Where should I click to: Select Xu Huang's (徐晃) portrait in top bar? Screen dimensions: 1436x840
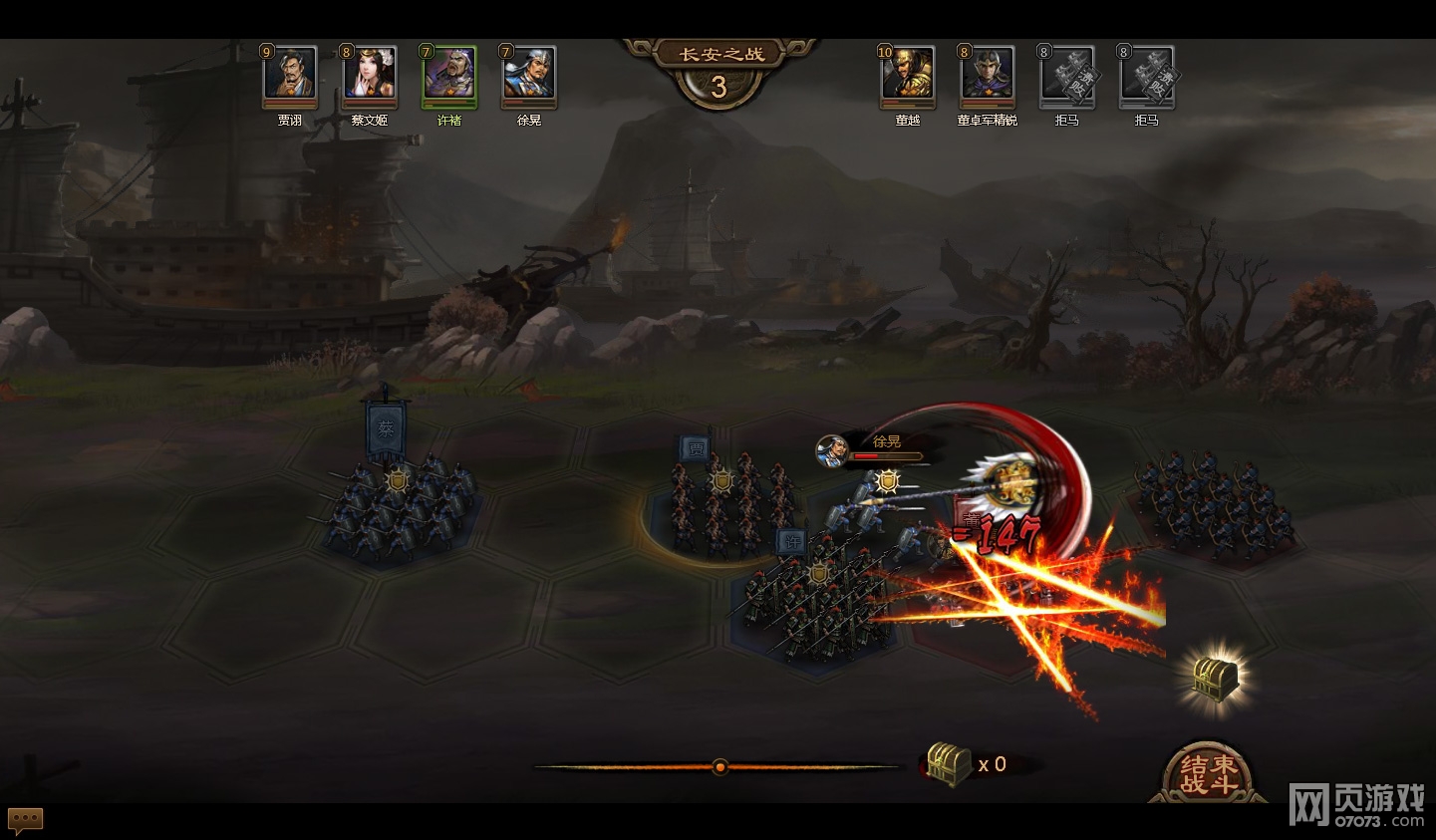[529, 75]
